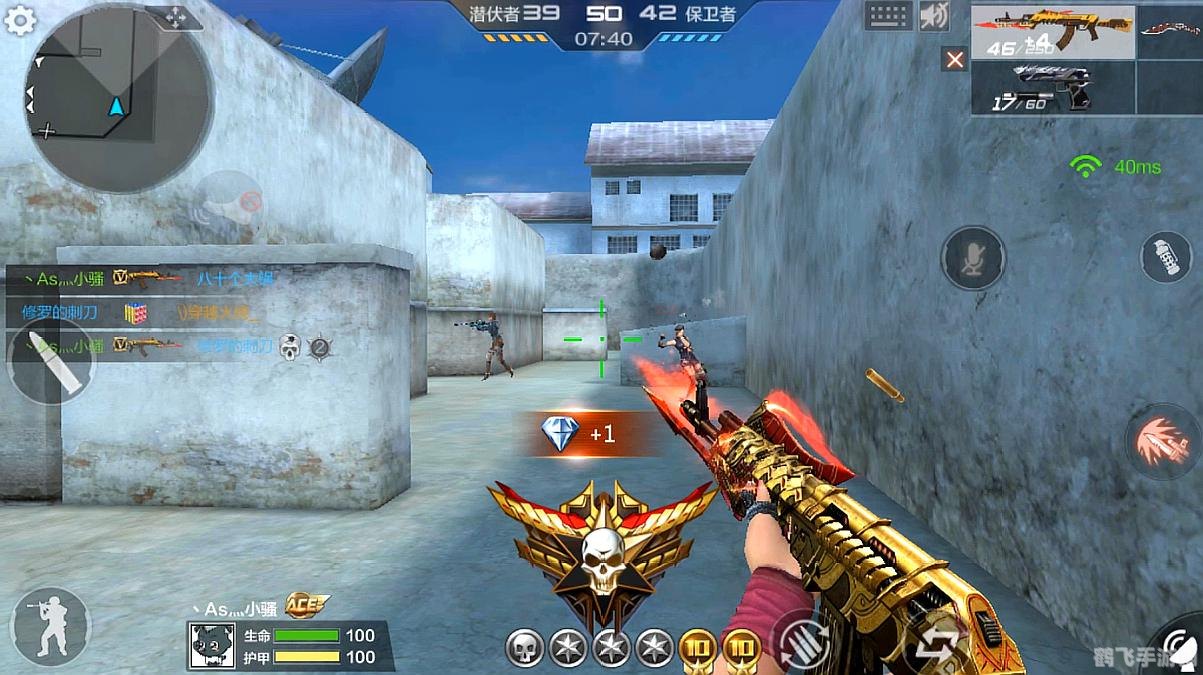1203x675 pixels.
Task: Throw a grenade using the grenade button
Action: click(x=1166, y=256)
